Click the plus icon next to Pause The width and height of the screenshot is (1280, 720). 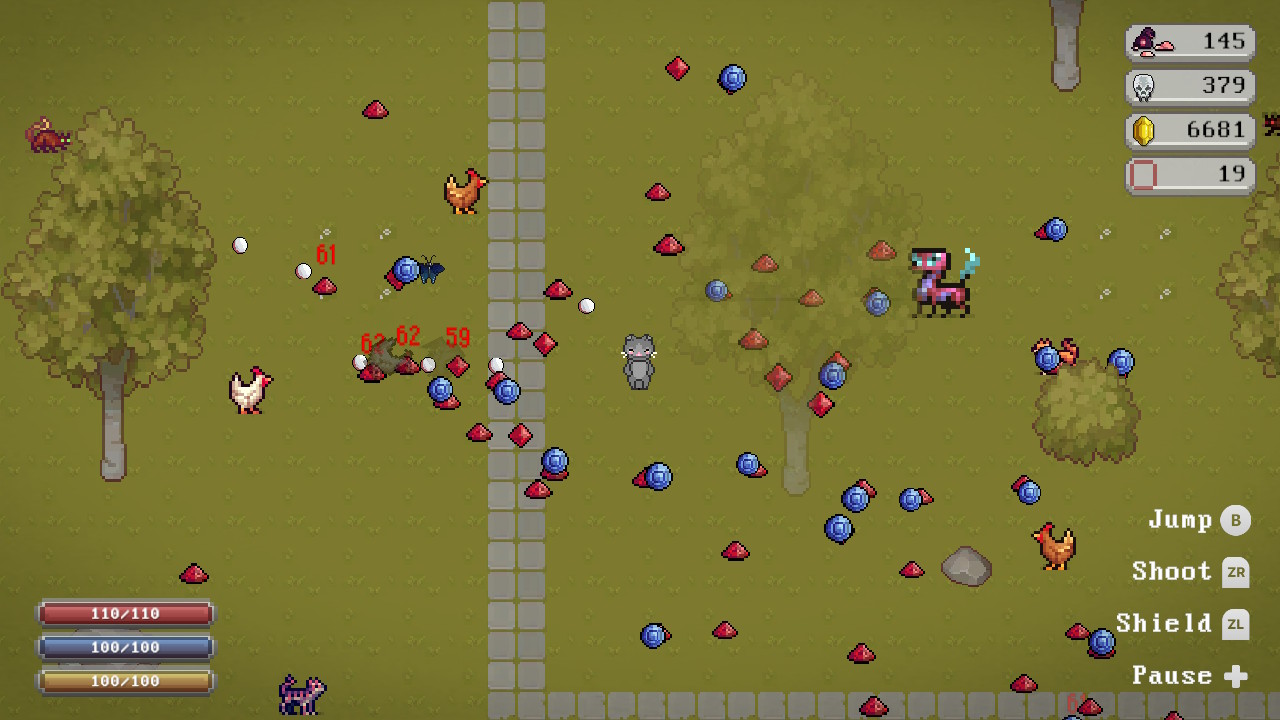(x=1237, y=676)
